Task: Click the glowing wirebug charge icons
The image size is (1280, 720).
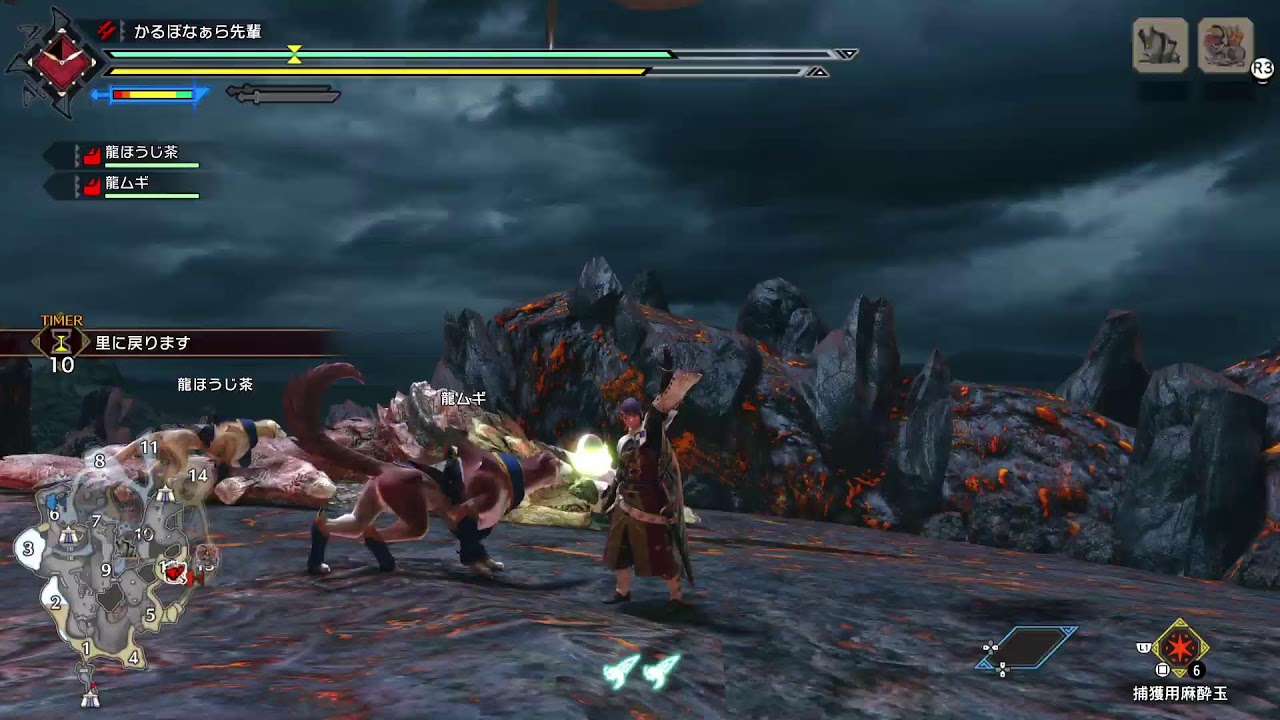Action: pos(642,671)
